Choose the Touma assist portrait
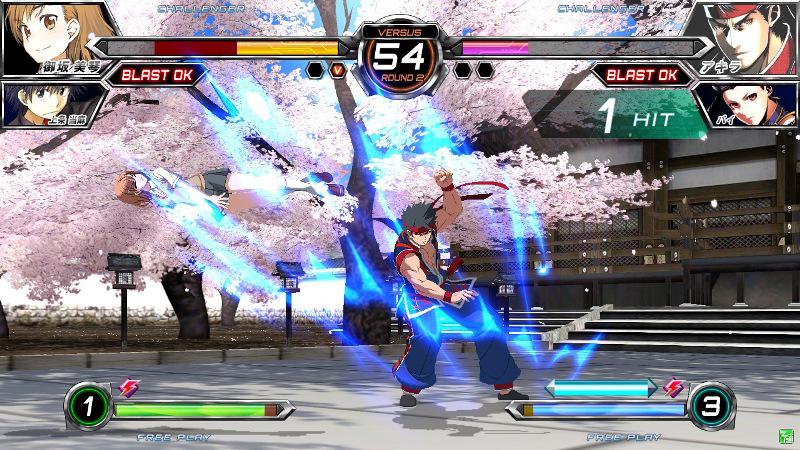This screenshot has height=450, width=800. pyautogui.click(x=35, y=103)
